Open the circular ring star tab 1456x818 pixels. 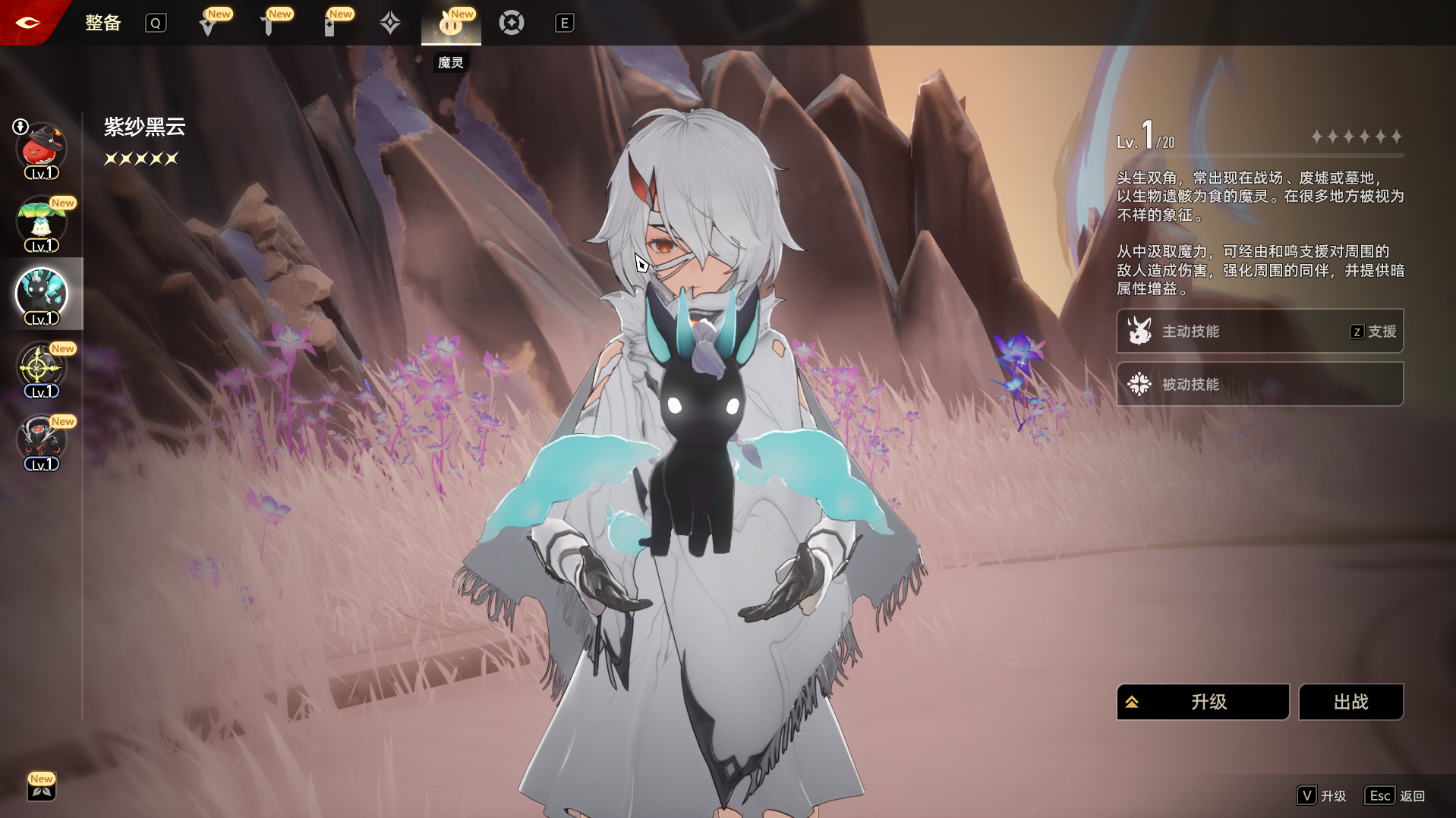pyautogui.click(x=512, y=24)
